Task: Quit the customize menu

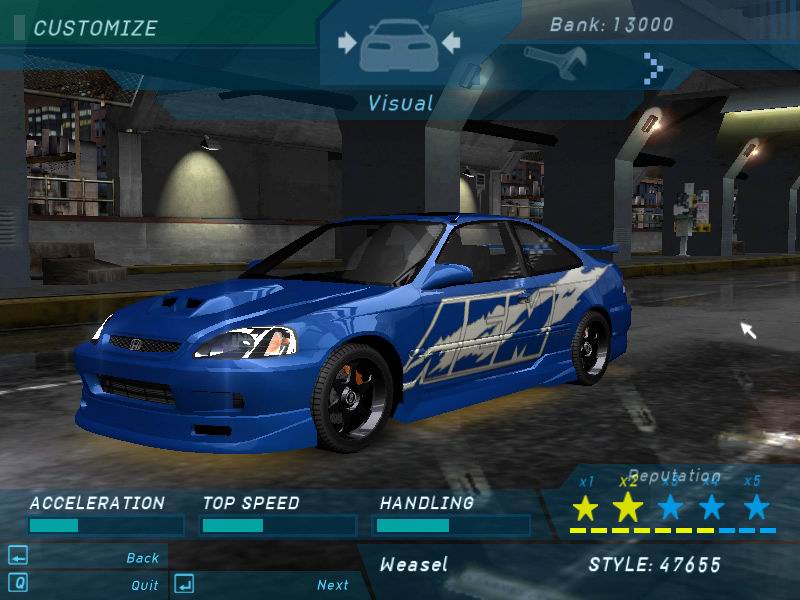Action: 145,585
